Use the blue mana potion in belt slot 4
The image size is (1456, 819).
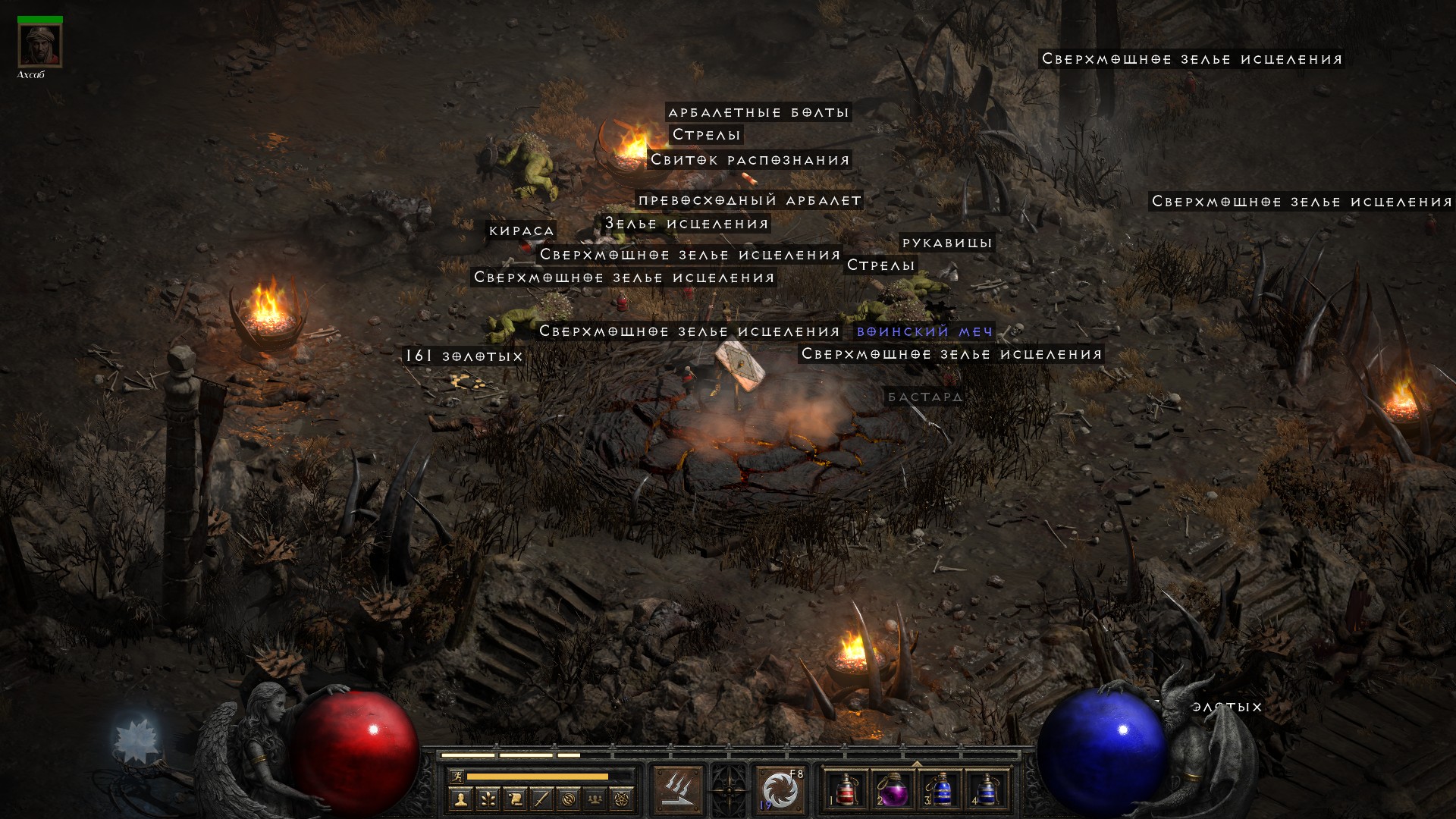click(986, 790)
